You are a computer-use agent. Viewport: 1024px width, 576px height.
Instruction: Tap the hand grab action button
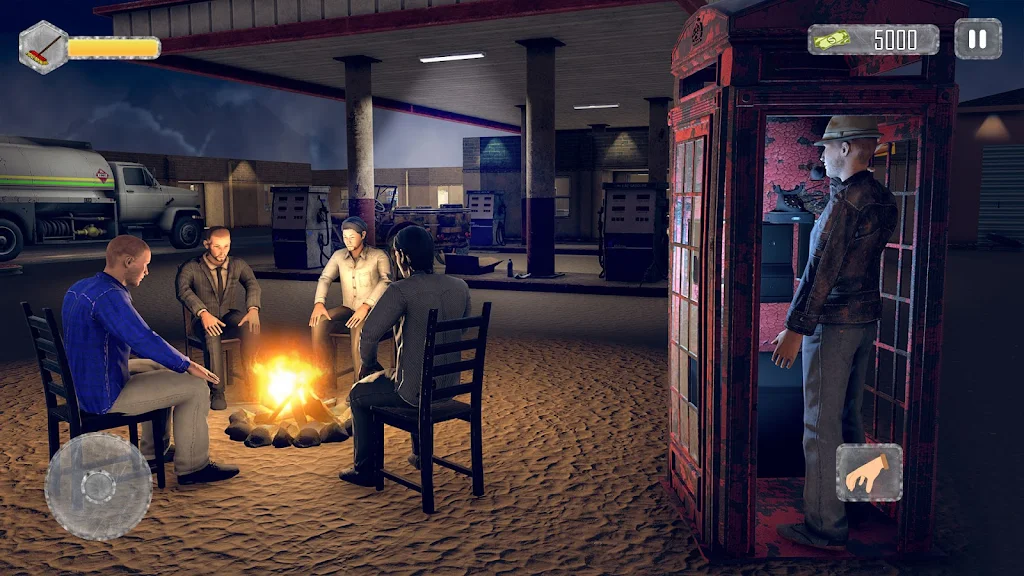point(868,472)
